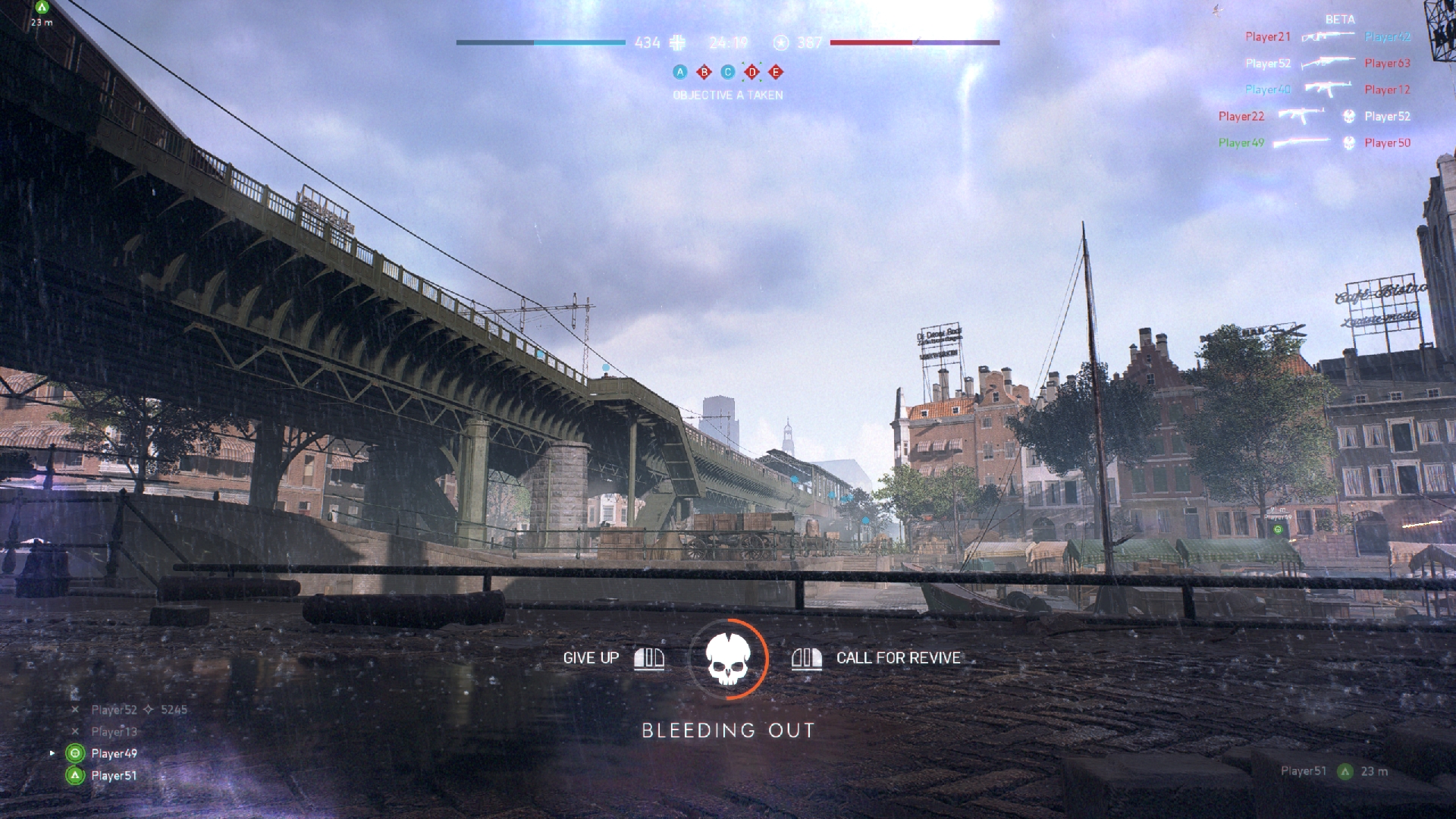Click the Player49 kill feed entry
The width and height of the screenshot is (1456, 819).
coord(1241,143)
